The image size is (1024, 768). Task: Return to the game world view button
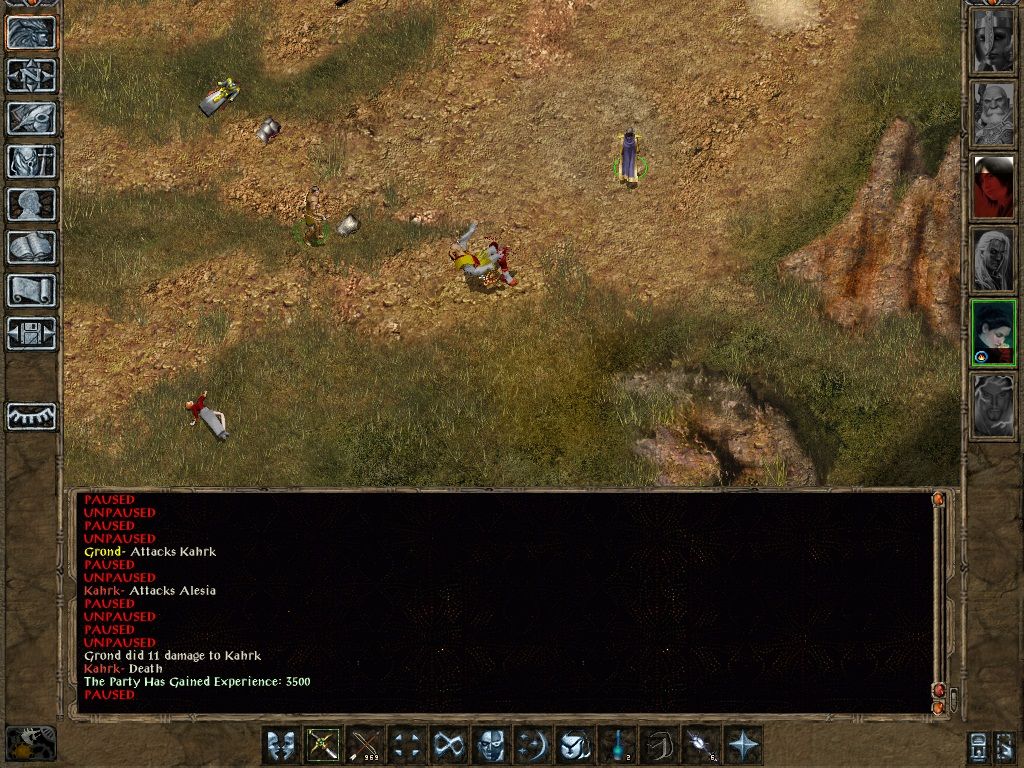click(x=31, y=33)
